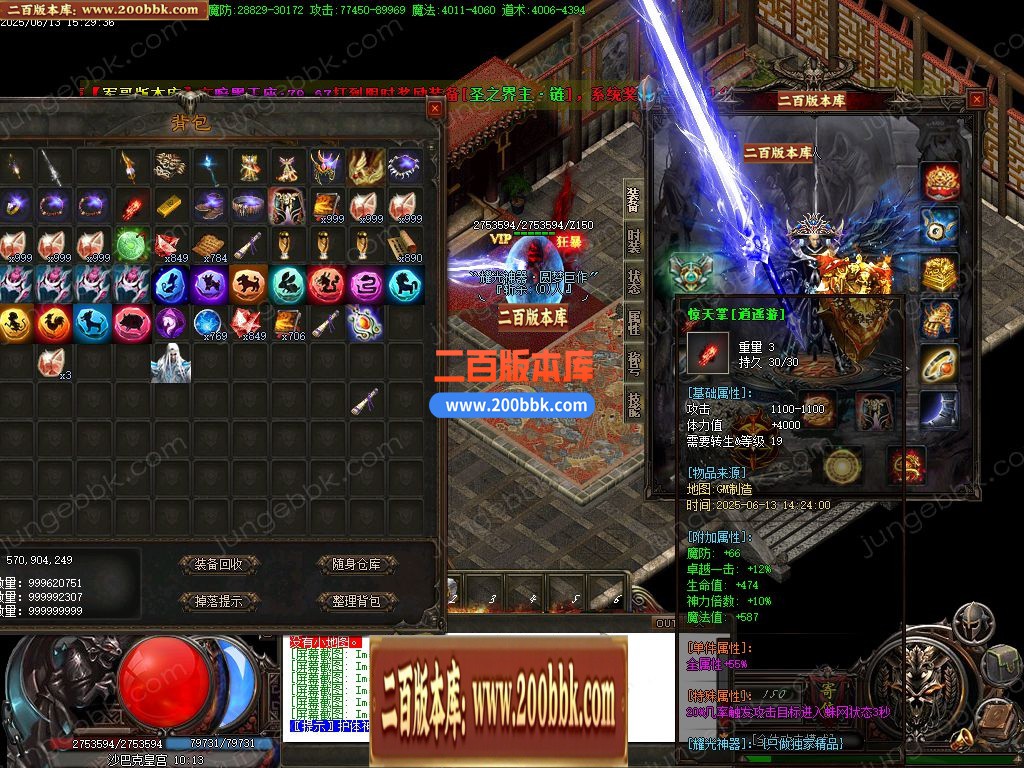The height and width of the screenshot is (768, 1024).
Task: Switch to the 装备 equipment tab
Action: (633, 201)
